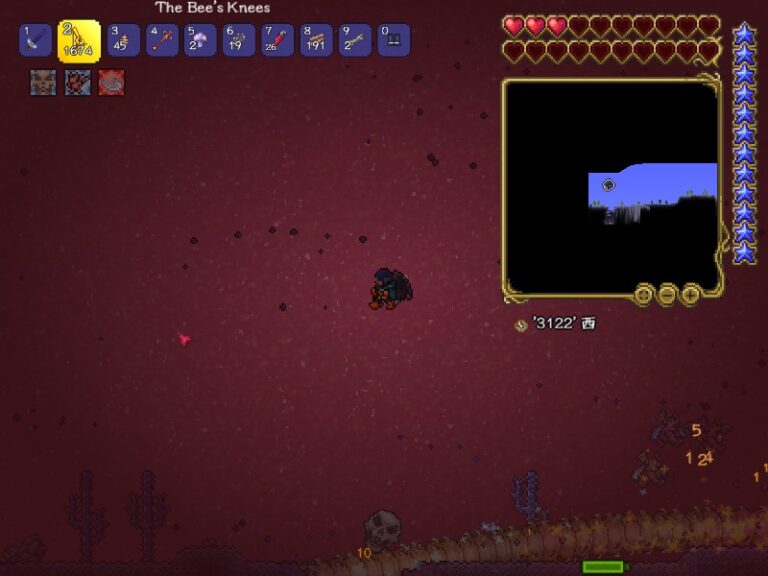Select hotbar slot 8 with 191 items
The height and width of the screenshot is (576, 768).
(x=316, y=41)
